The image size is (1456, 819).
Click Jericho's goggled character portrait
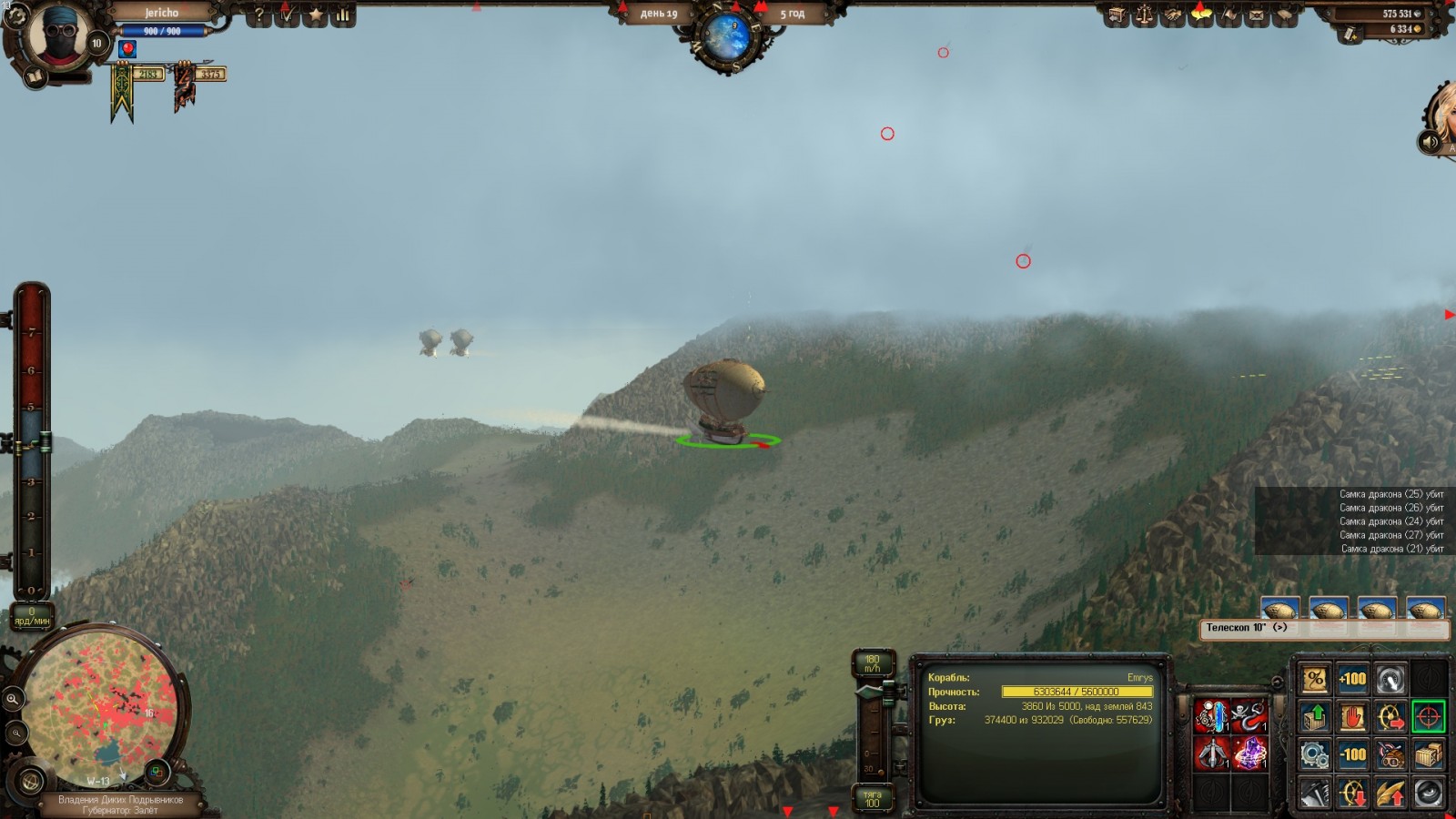coord(59,36)
